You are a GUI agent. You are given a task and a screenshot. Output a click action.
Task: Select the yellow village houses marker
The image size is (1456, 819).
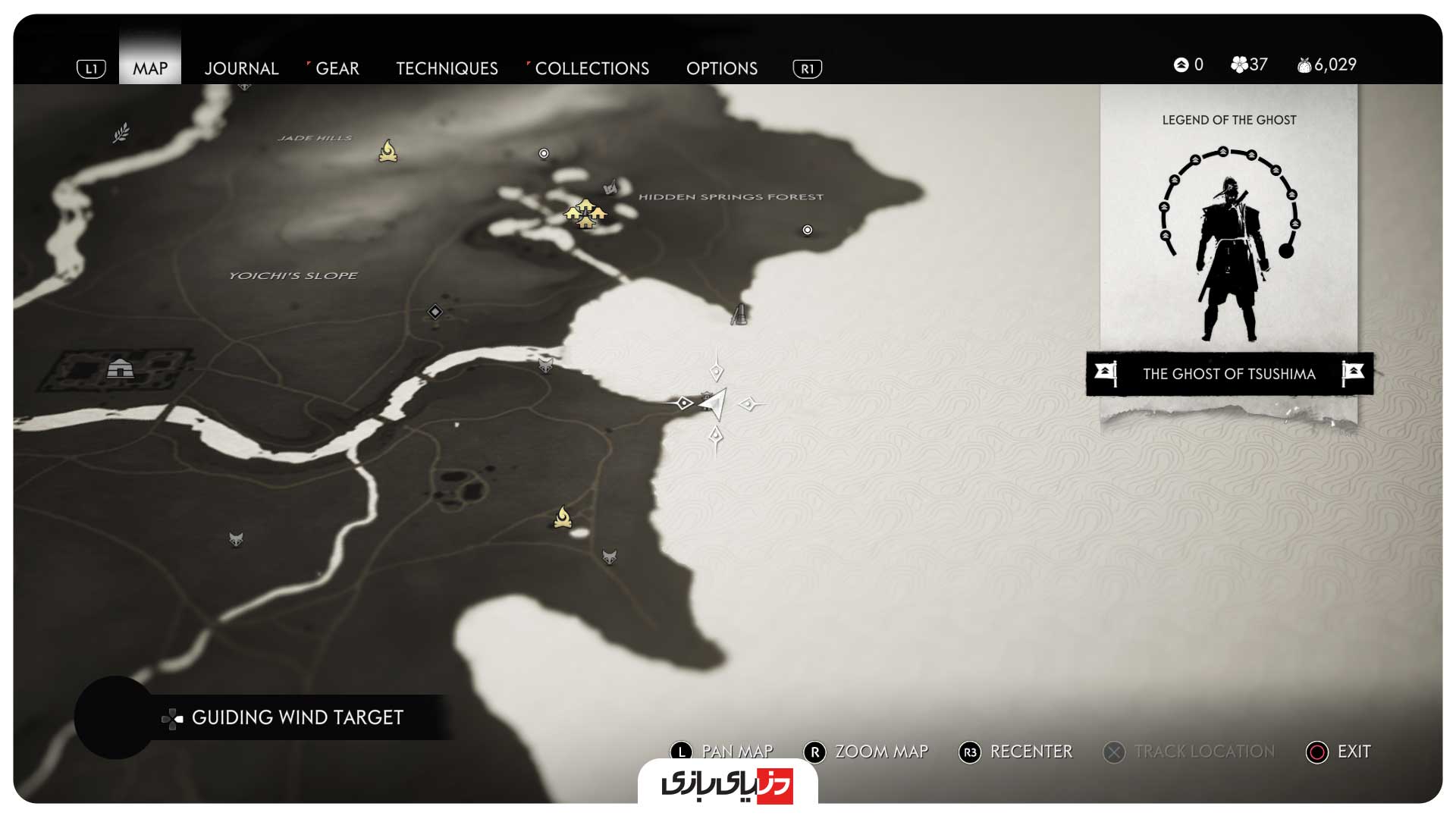tap(585, 213)
